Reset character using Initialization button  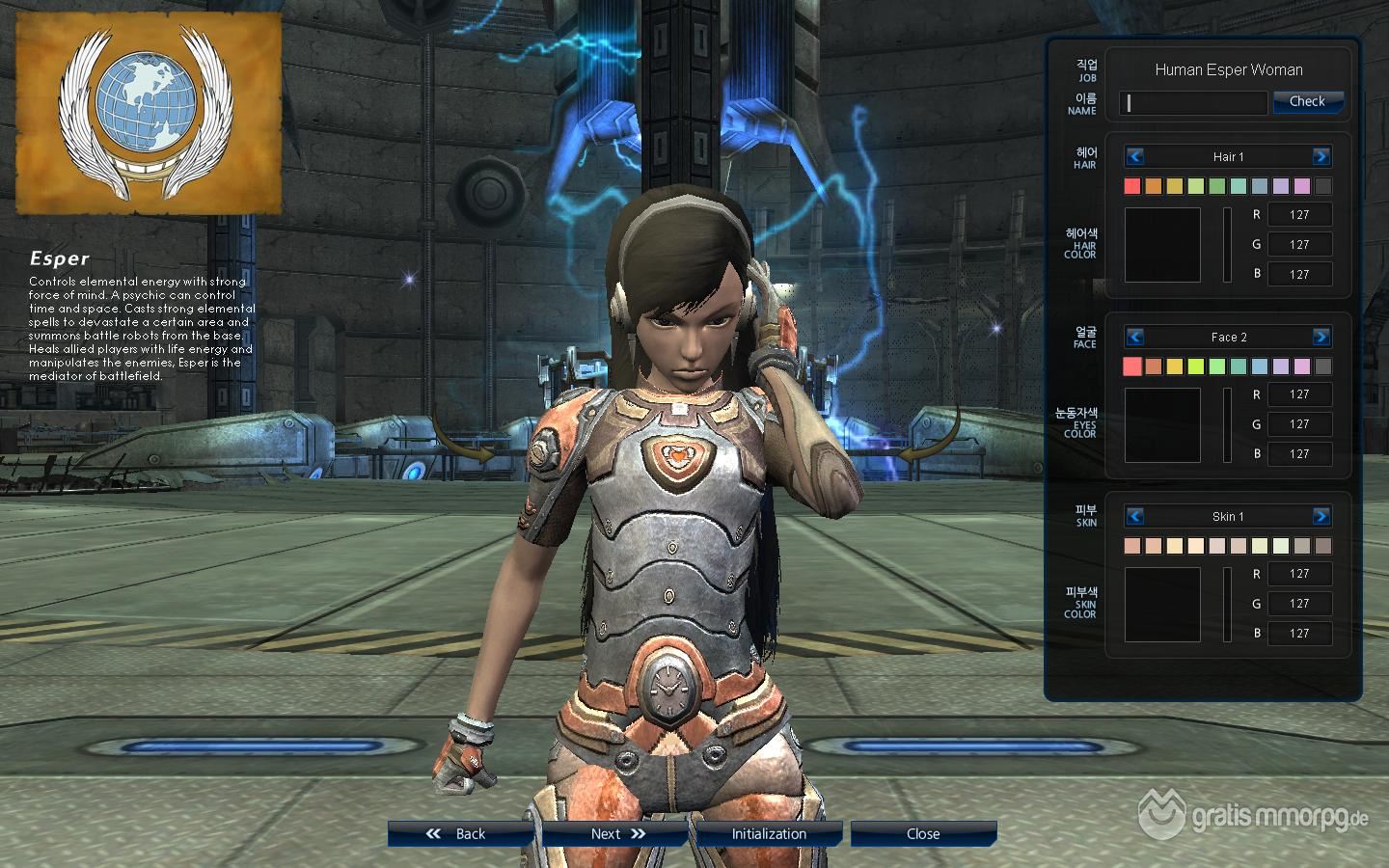pos(769,834)
